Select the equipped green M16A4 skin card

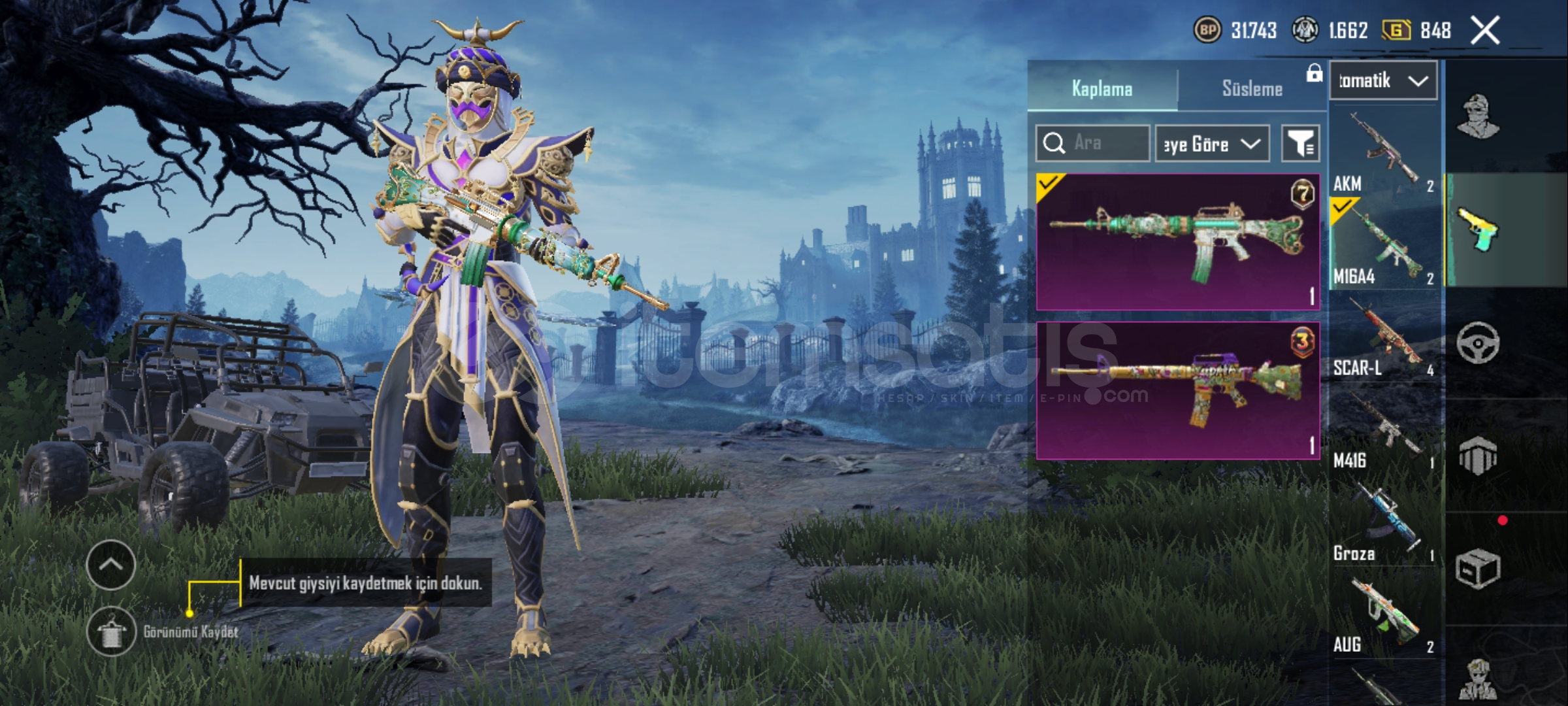1177,241
